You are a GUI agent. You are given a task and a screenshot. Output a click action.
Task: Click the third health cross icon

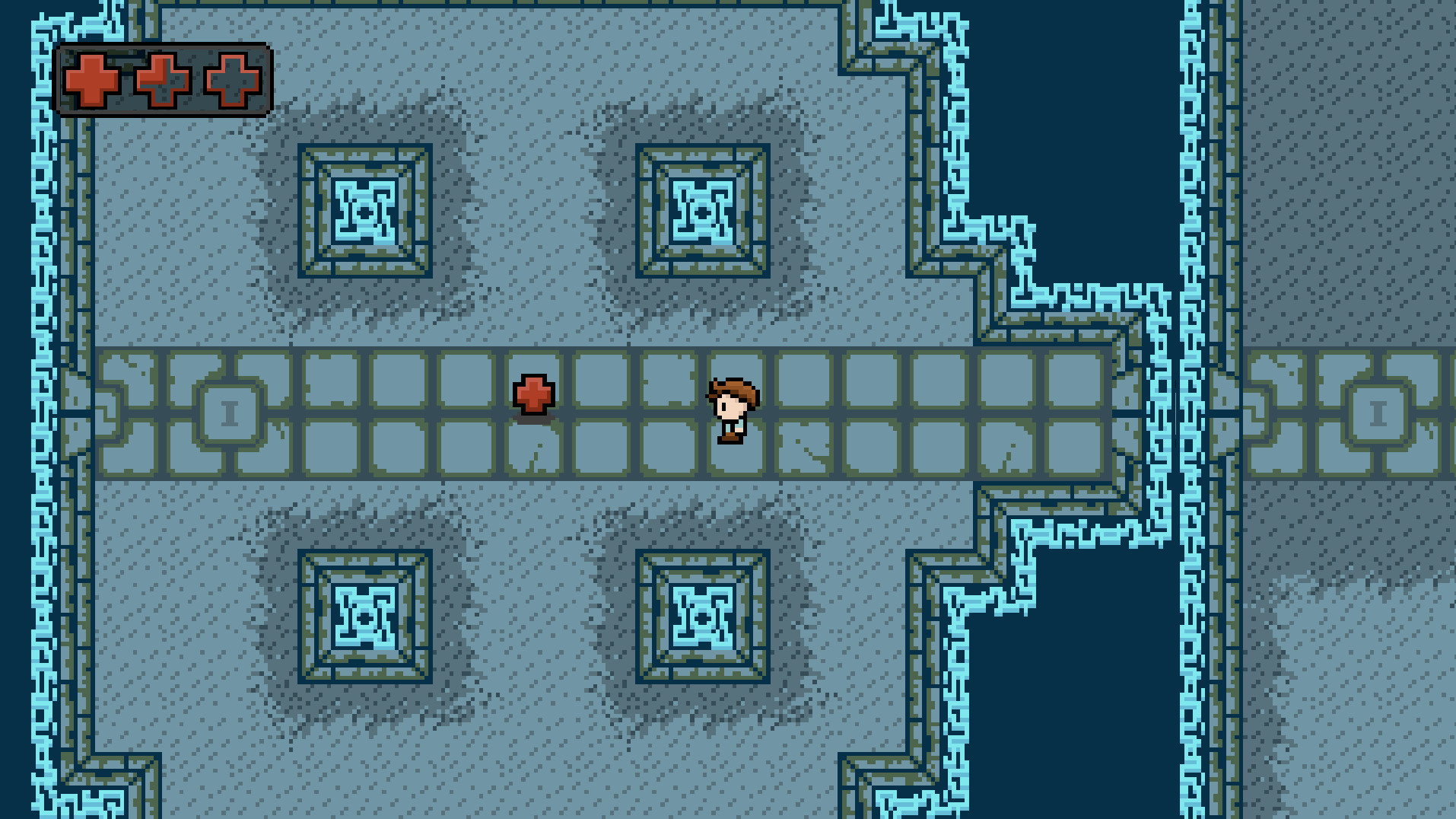click(x=233, y=80)
